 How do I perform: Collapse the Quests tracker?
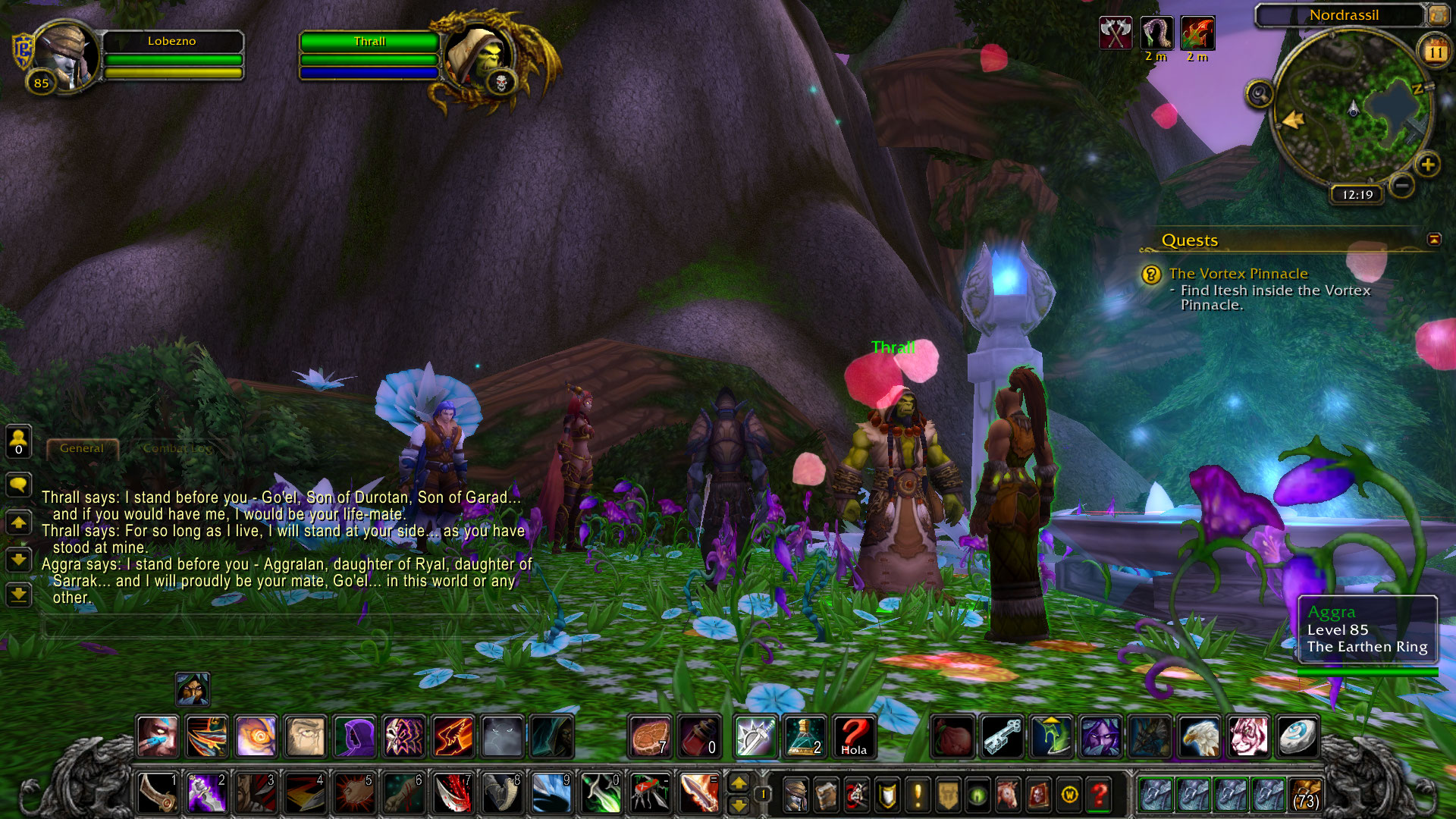pos(1434,240)
